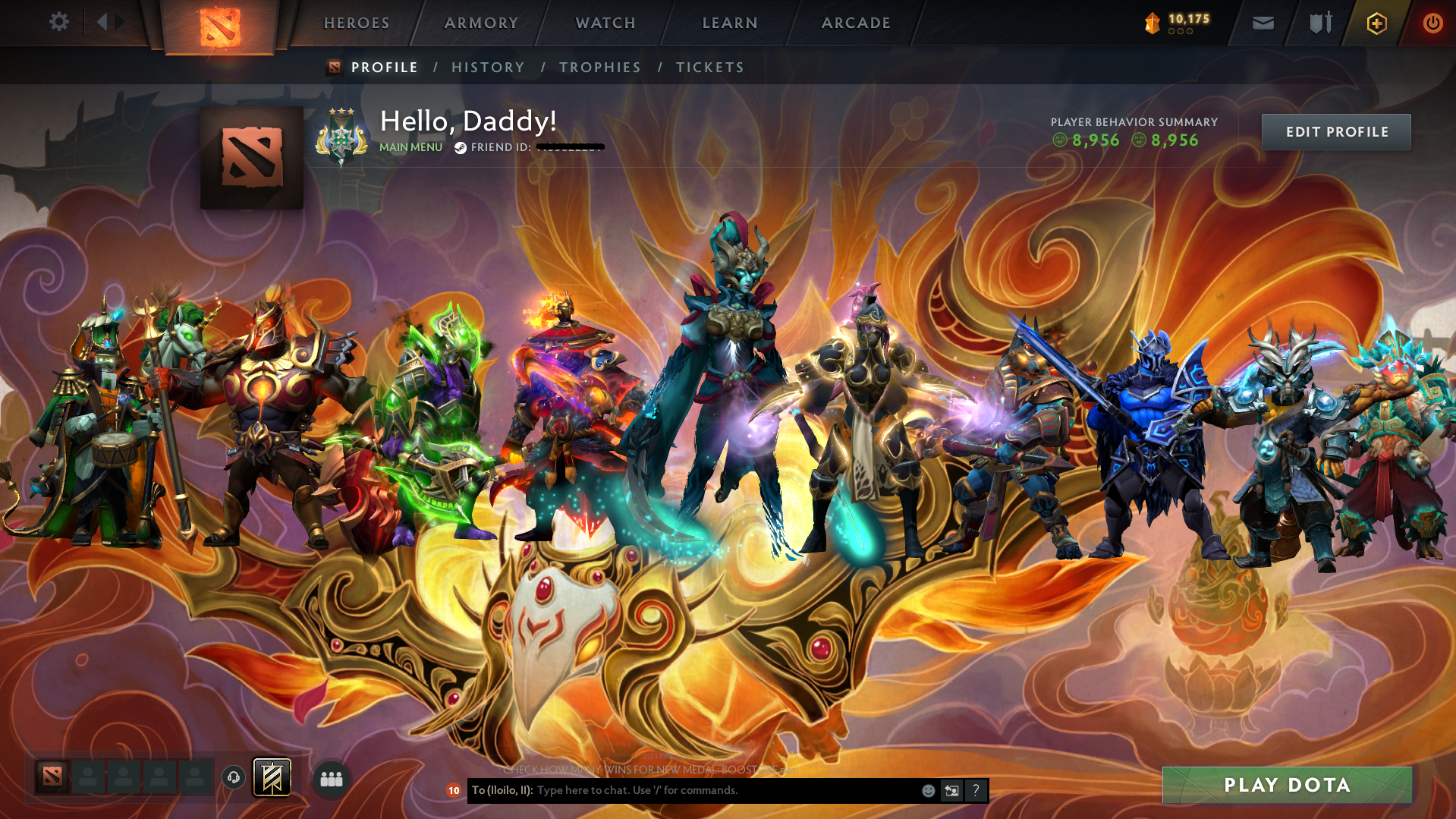The image size is (1456, 819).
Task: Toggle party voice chat headset
Action: [234, 778]
